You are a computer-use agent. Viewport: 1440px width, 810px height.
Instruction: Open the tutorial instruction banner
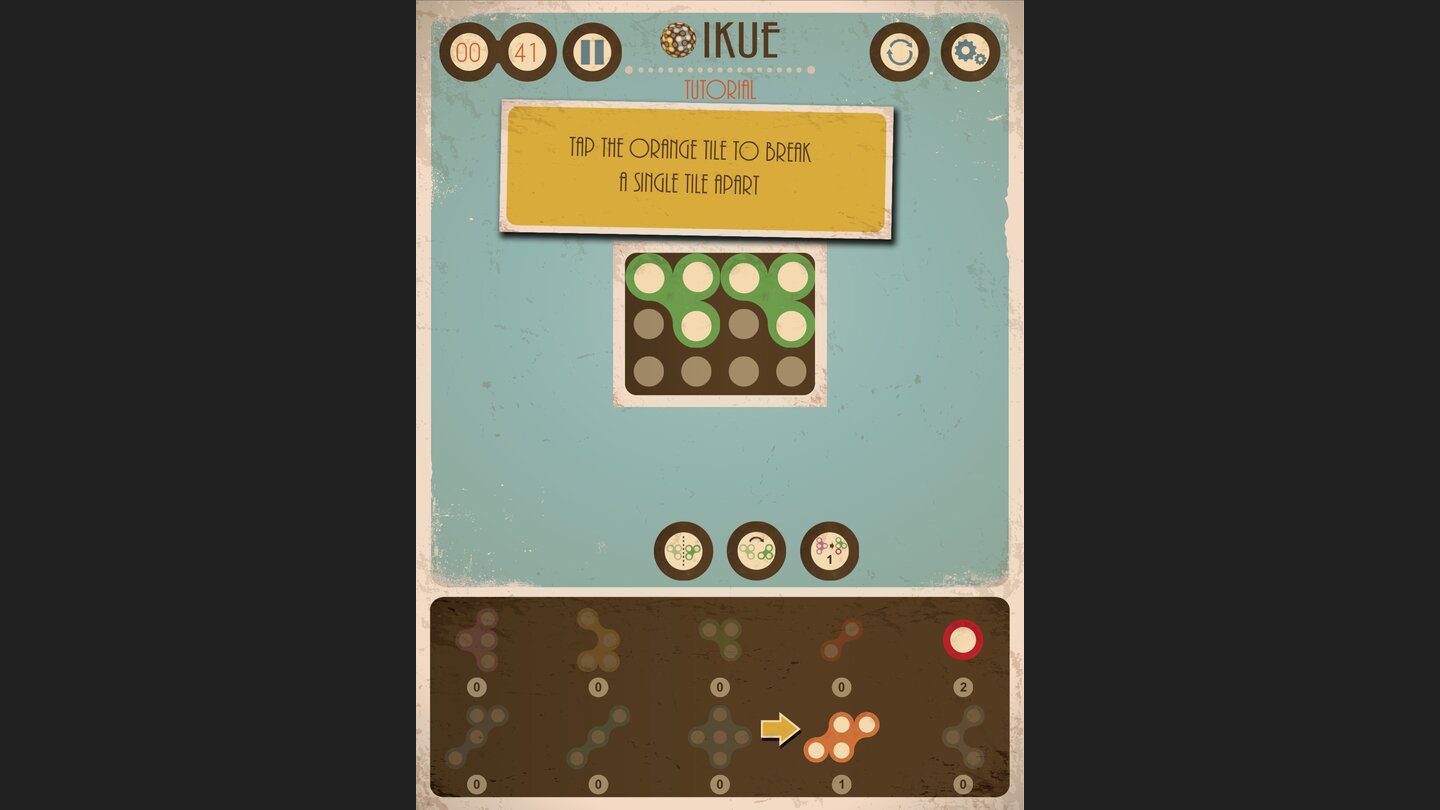pos(697,170)
